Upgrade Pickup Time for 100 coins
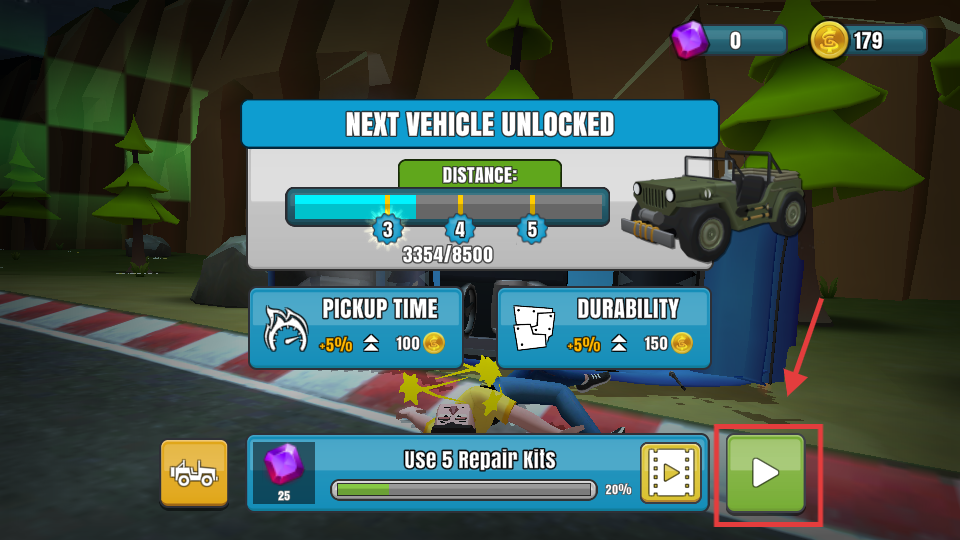This screenshot has width=960, height=540. (x=356, y=328)
